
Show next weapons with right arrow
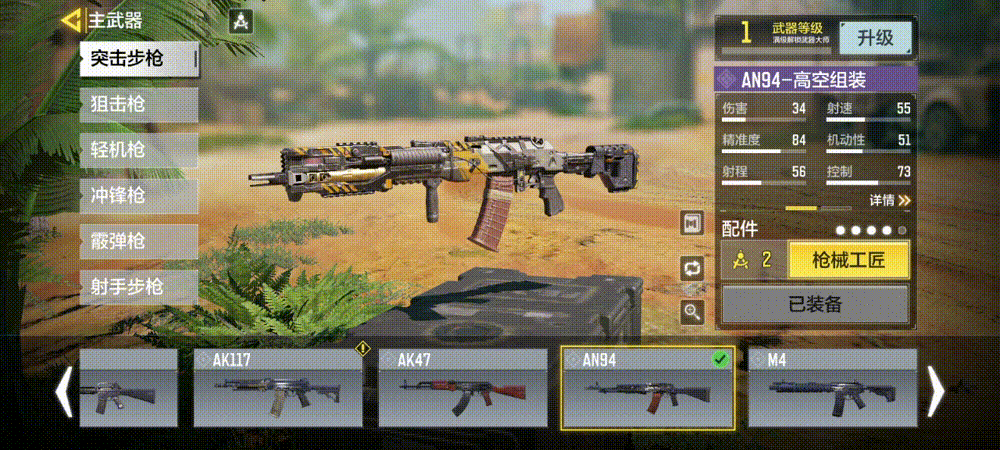936,390
